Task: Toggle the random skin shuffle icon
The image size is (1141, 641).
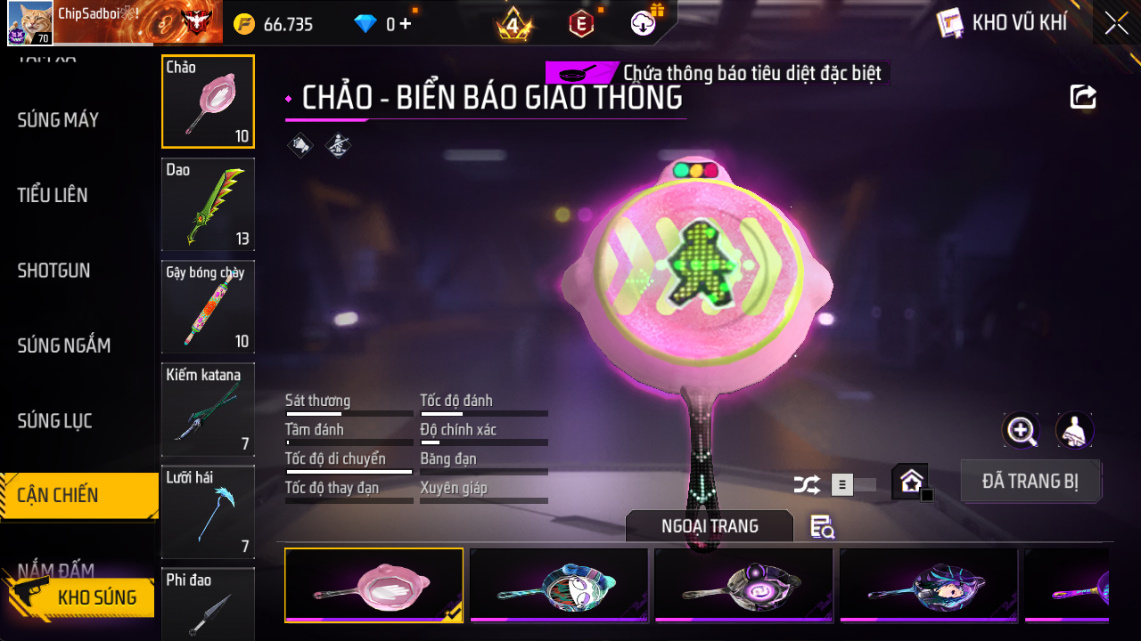Action: pyautogui.click(x=806, y=485)
